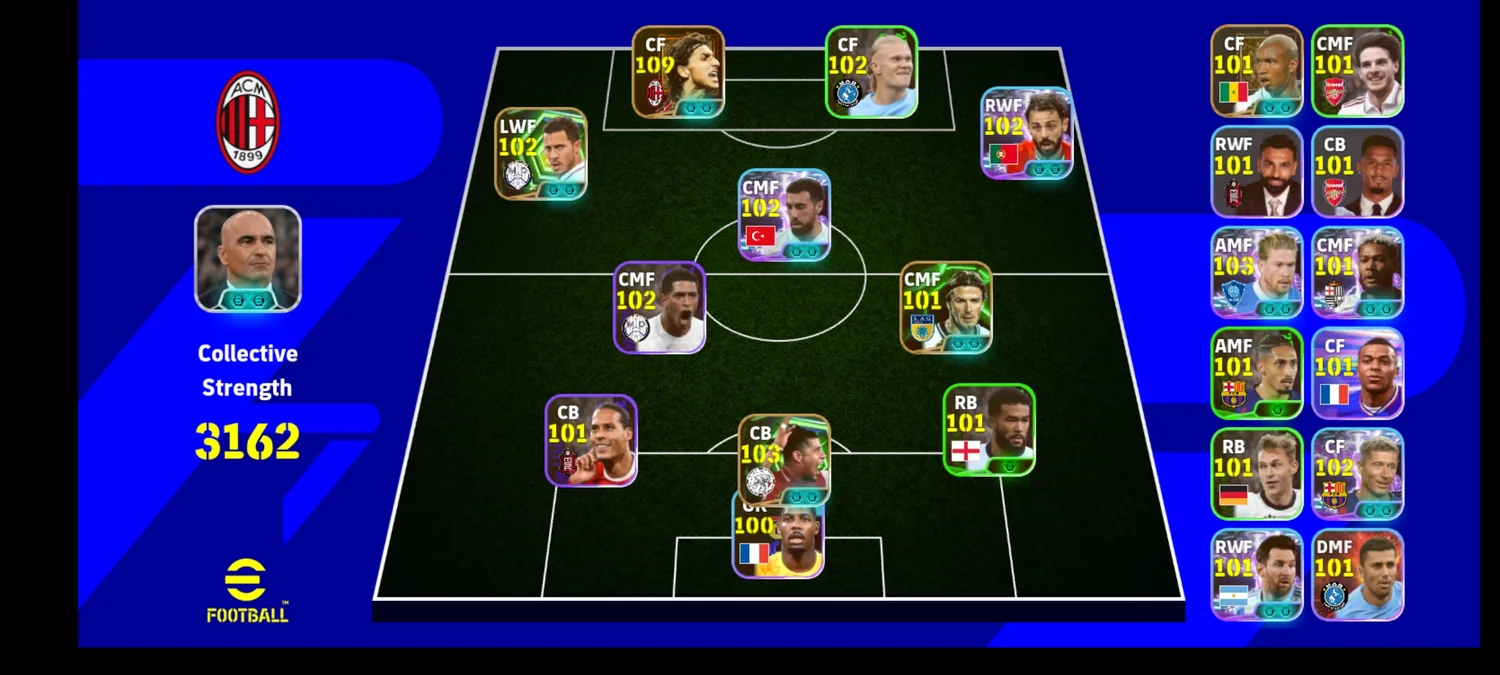1500x675 pixels.
Task: Pick the substitute RB with Germany flag
Action: 1257,474
